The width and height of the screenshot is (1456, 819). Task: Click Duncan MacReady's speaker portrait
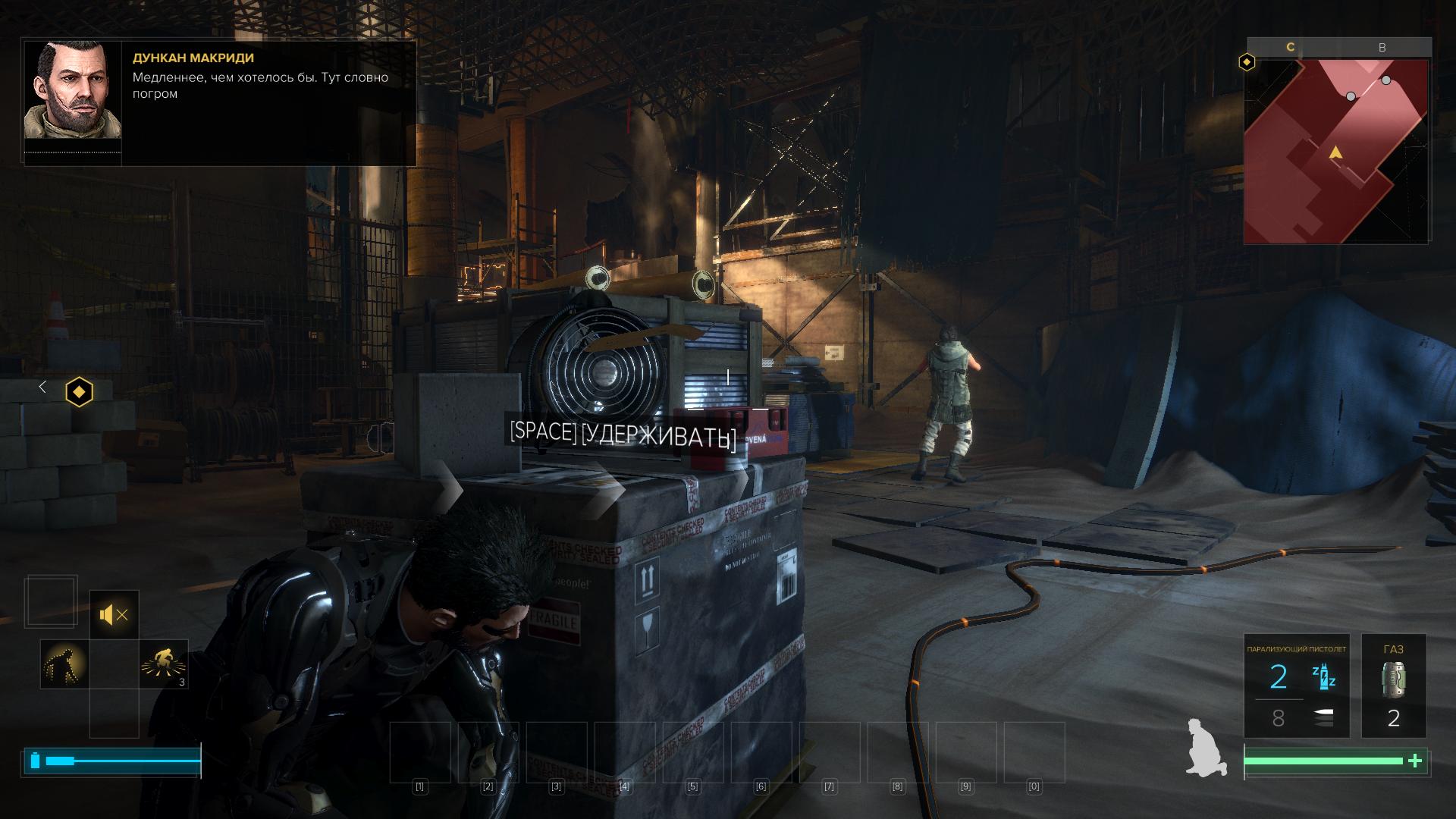click(x=73, y=91)
